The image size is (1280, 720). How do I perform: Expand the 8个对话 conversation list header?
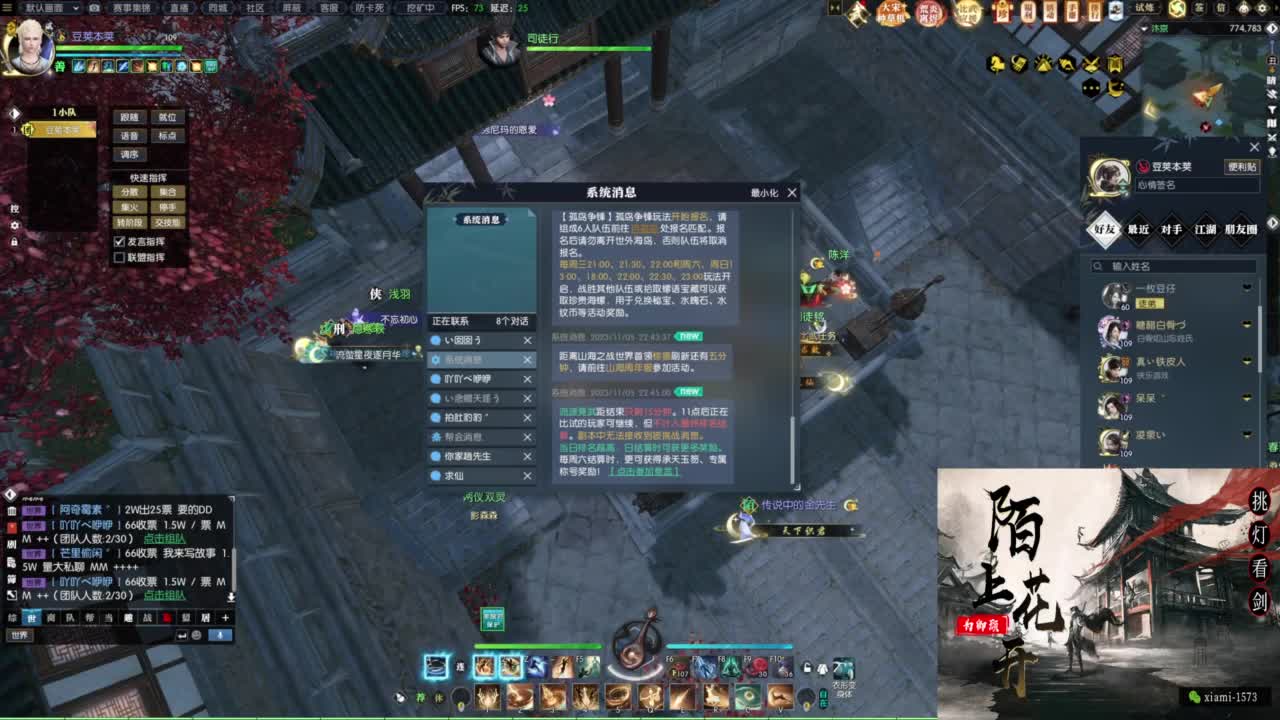coord(513,321)
